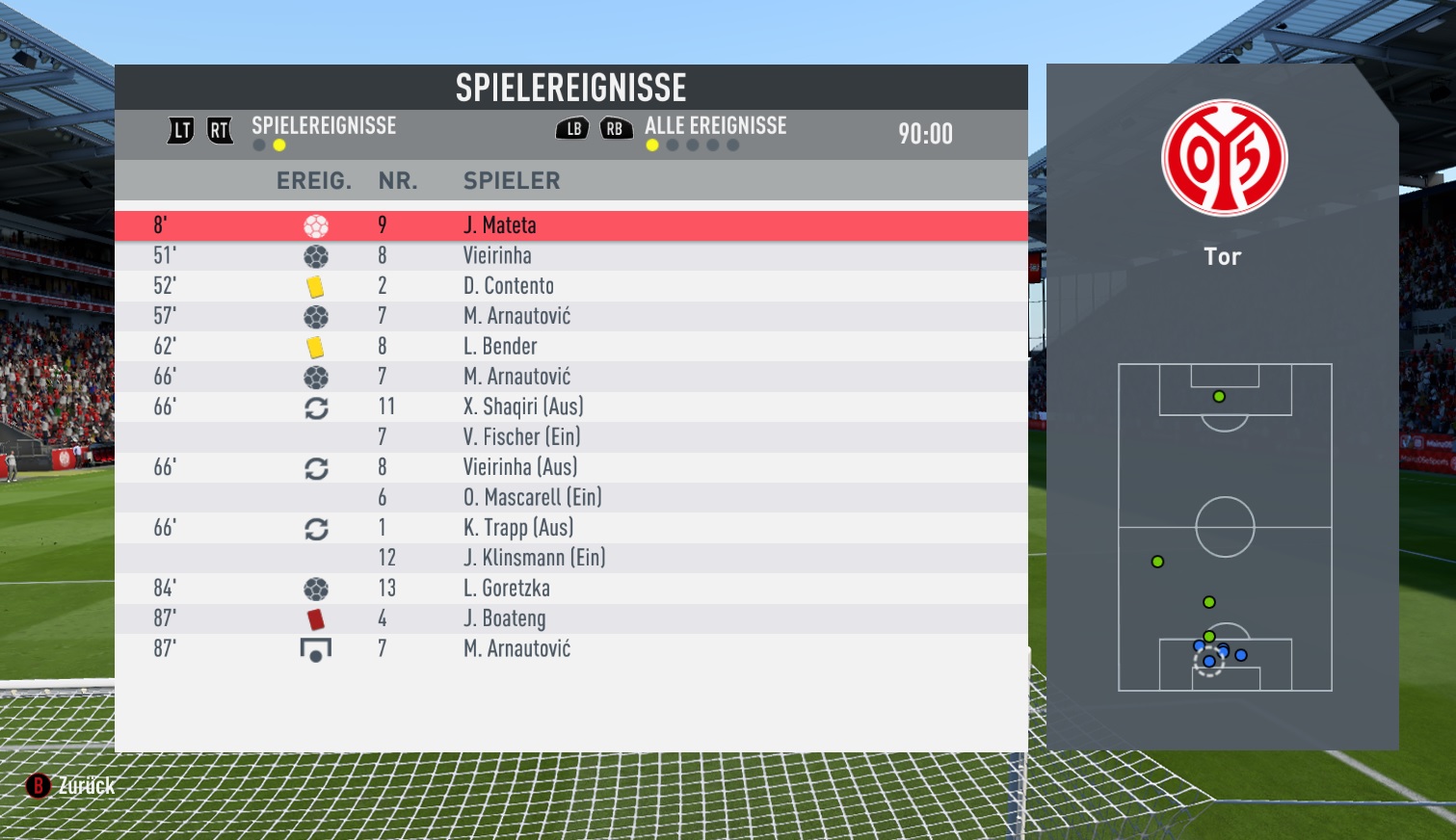Image resolution: width=1456 pixels, height=840 pixels.
Task: Open the Alle Ereignisse filter
Action: (x=715, y=126)
